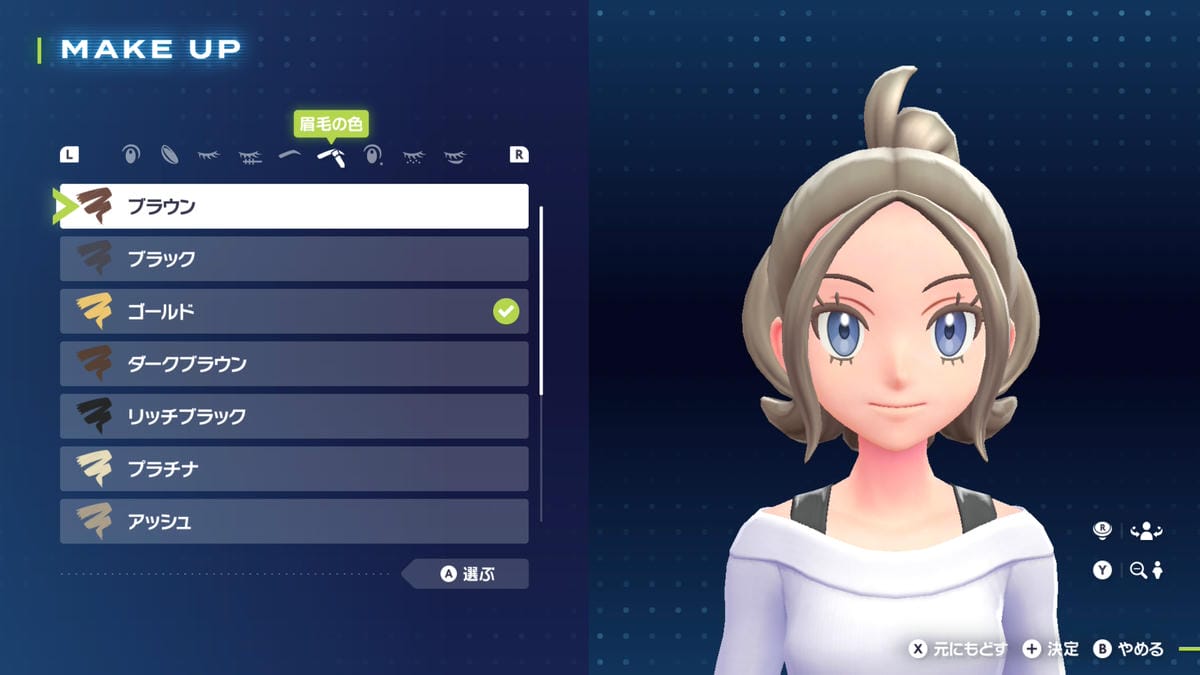This screenshot has width=1200, height=675.
Task: Switch to the freckles tab
Action: 413,156
